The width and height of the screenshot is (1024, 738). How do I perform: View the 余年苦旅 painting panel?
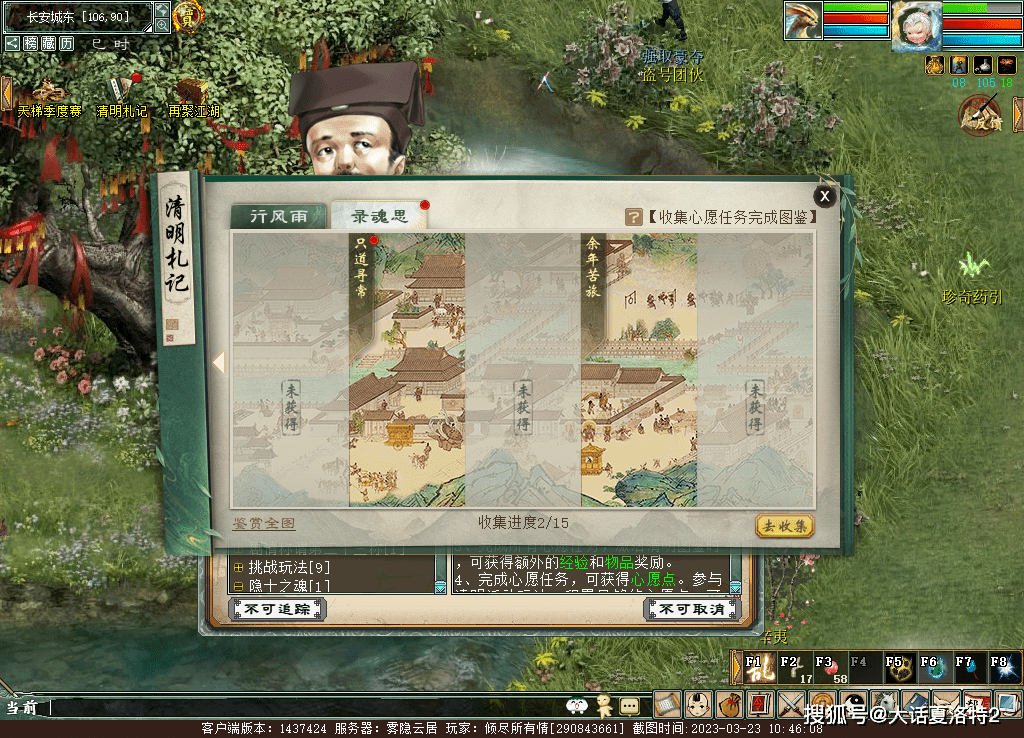point(639,370)
